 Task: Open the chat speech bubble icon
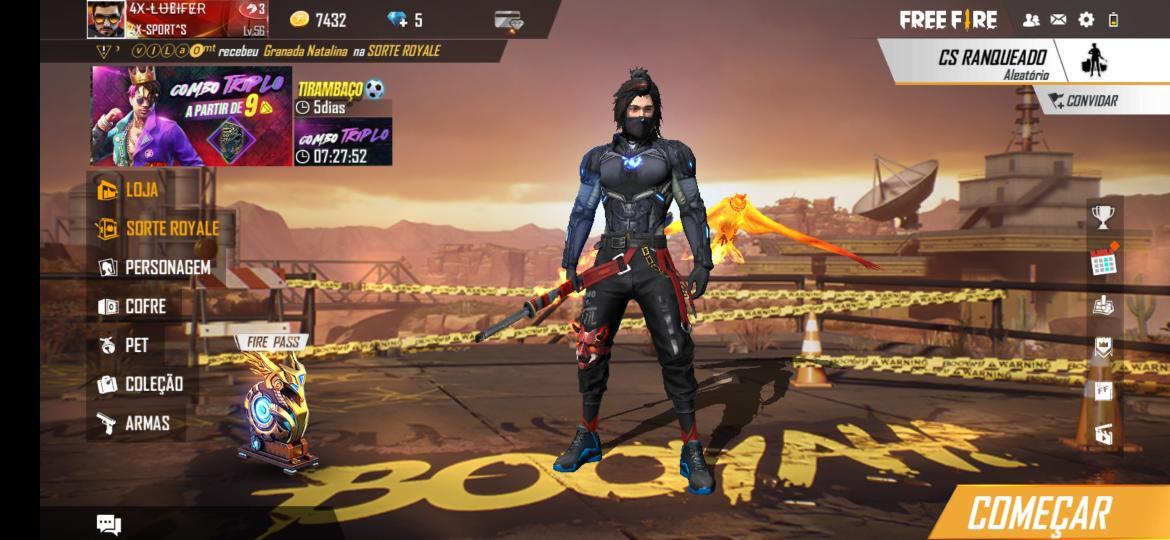coord(108,523)
